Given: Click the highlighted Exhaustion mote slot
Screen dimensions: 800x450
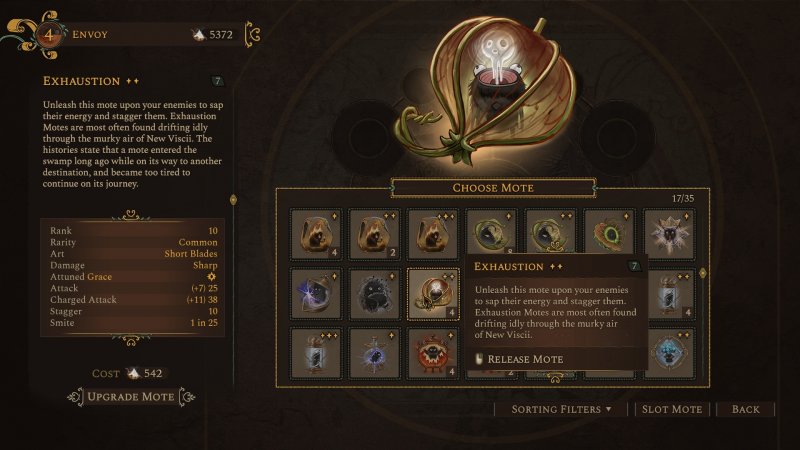Looking at the screenshot, I should (x=432, y=292).
